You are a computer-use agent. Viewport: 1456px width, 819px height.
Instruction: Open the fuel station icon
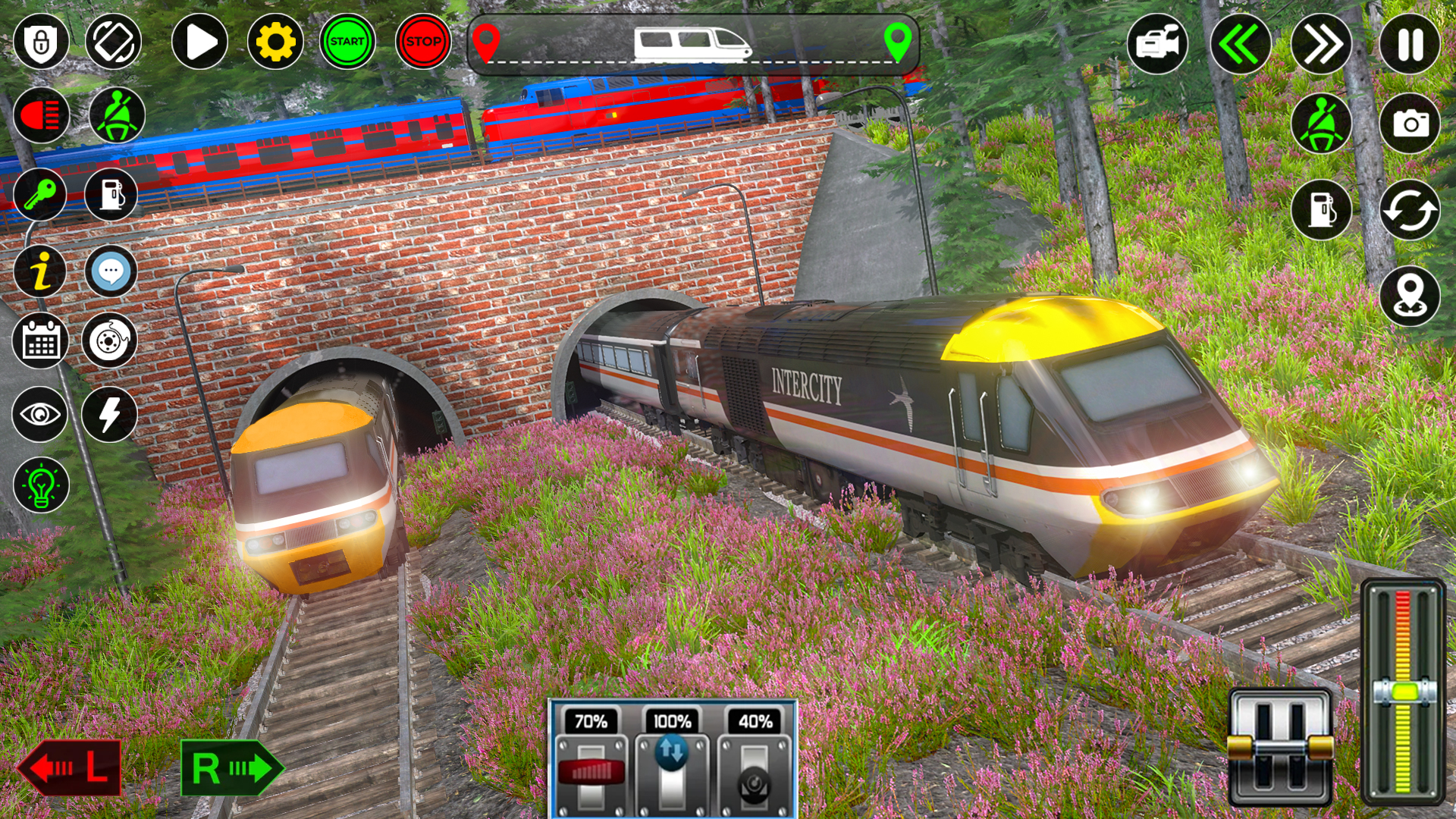pyautogui.click(x=112, y=196)
